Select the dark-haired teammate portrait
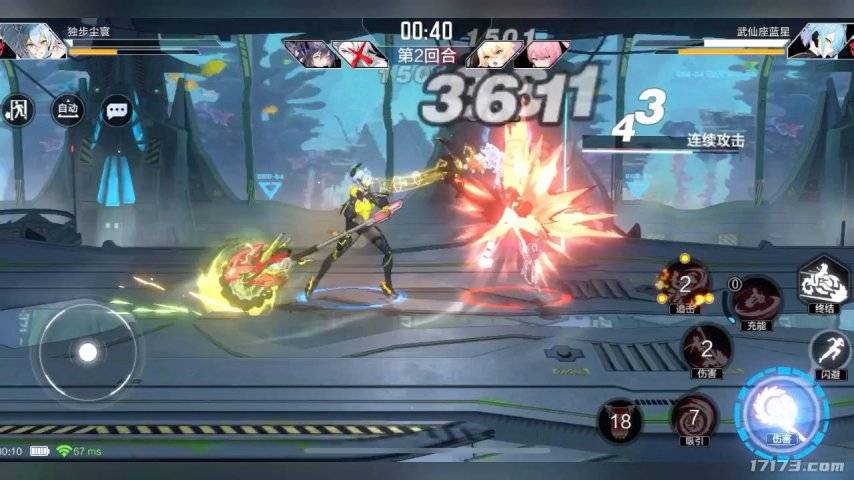 coord(308,53)
